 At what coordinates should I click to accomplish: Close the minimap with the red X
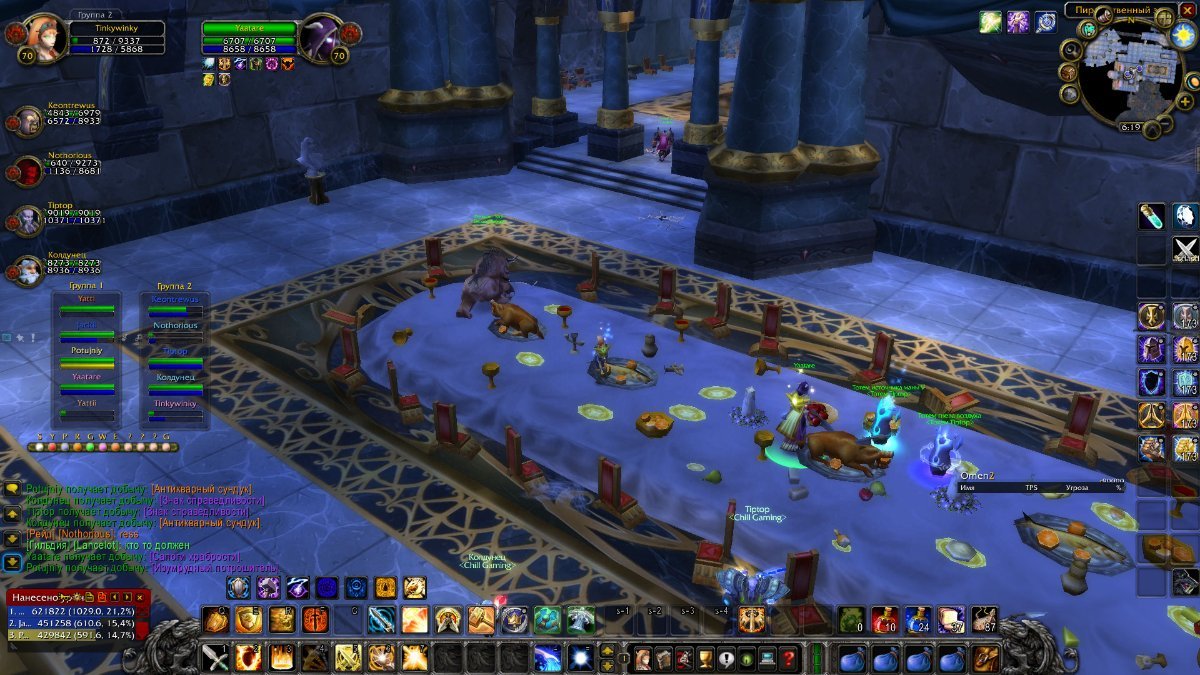point(1189,10)
